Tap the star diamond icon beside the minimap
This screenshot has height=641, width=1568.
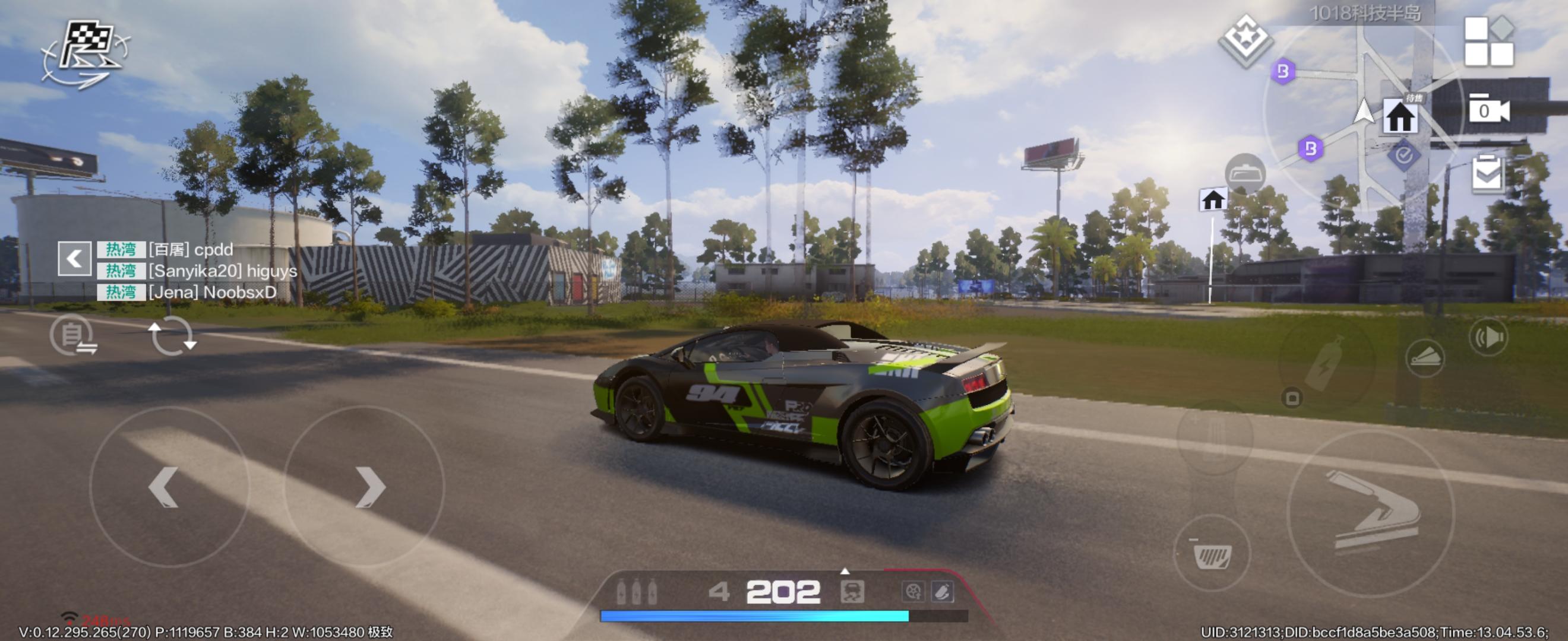[x=1245, y=40]
